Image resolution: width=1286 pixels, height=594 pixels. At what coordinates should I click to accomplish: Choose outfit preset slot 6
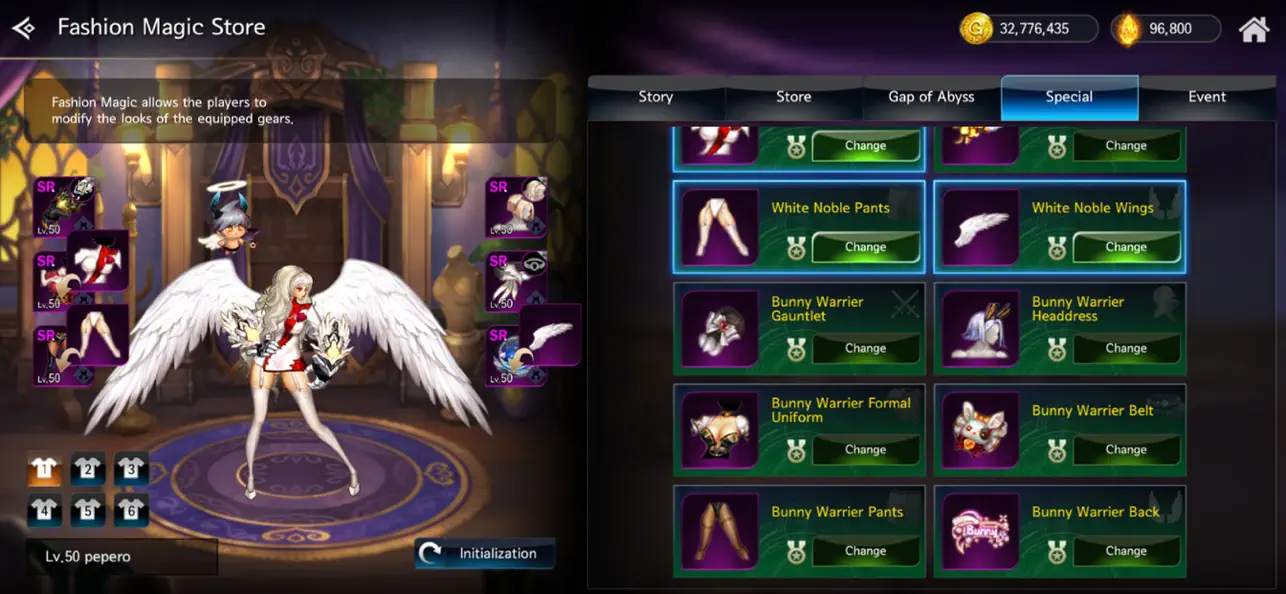tap(131, 510)
